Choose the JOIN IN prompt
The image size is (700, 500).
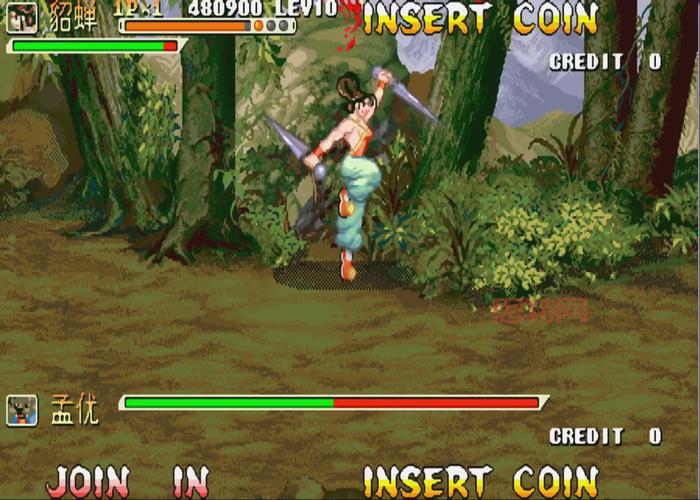(x=127, y=481)
